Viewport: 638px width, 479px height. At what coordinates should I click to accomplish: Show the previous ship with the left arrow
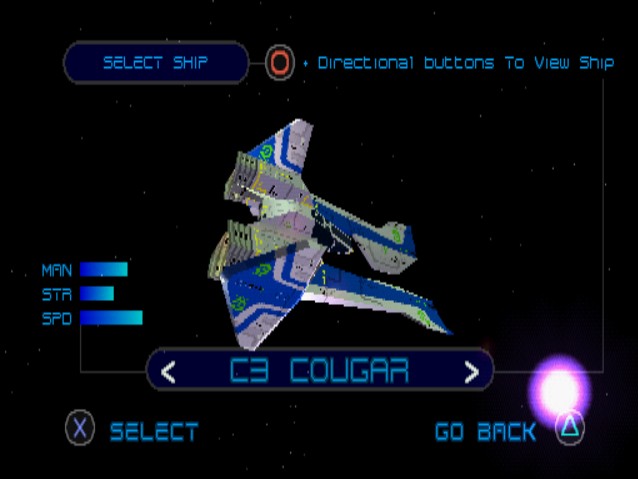point(169,372)
